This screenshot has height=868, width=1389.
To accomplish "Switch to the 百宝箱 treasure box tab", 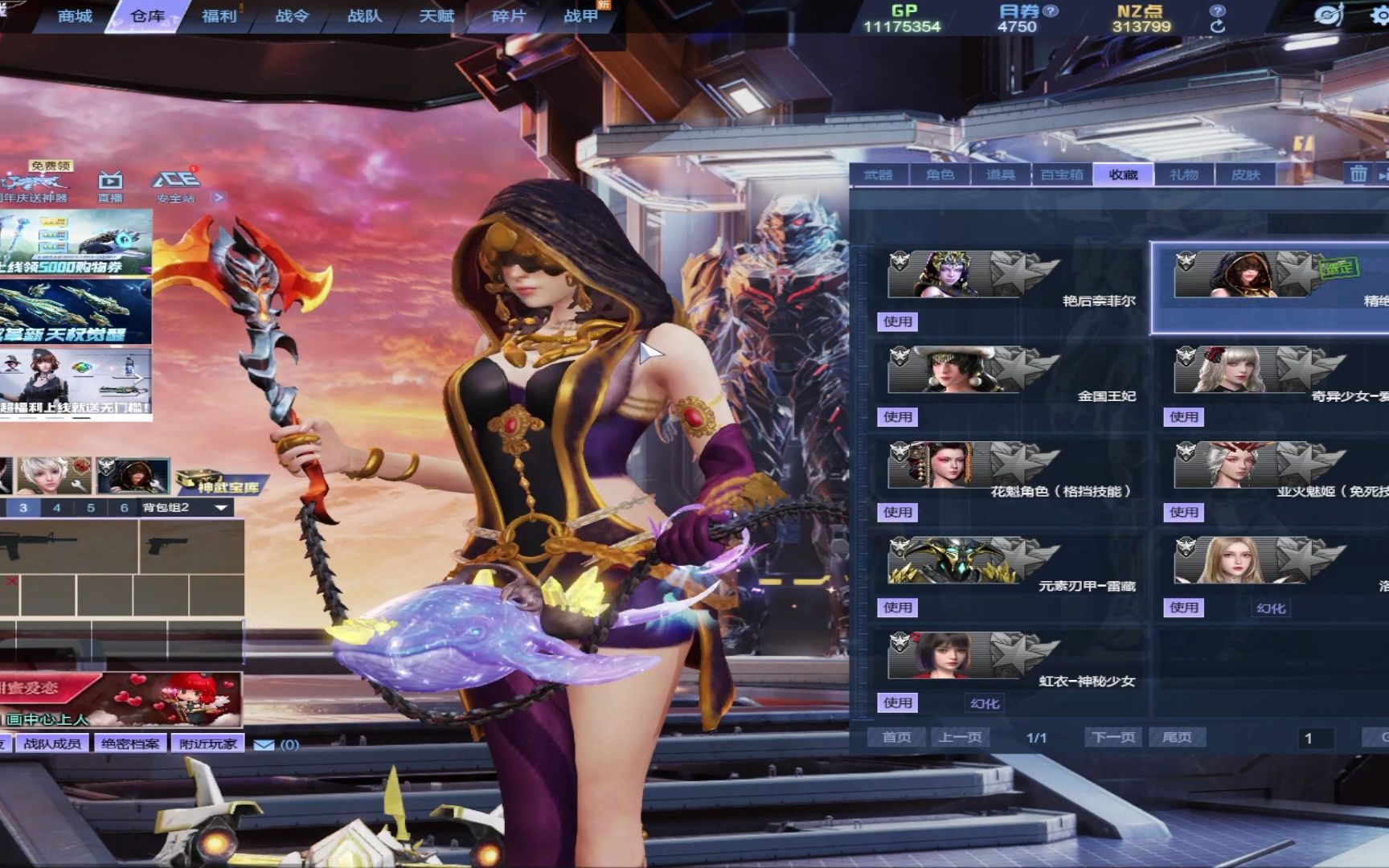I will coord(1062,174).
